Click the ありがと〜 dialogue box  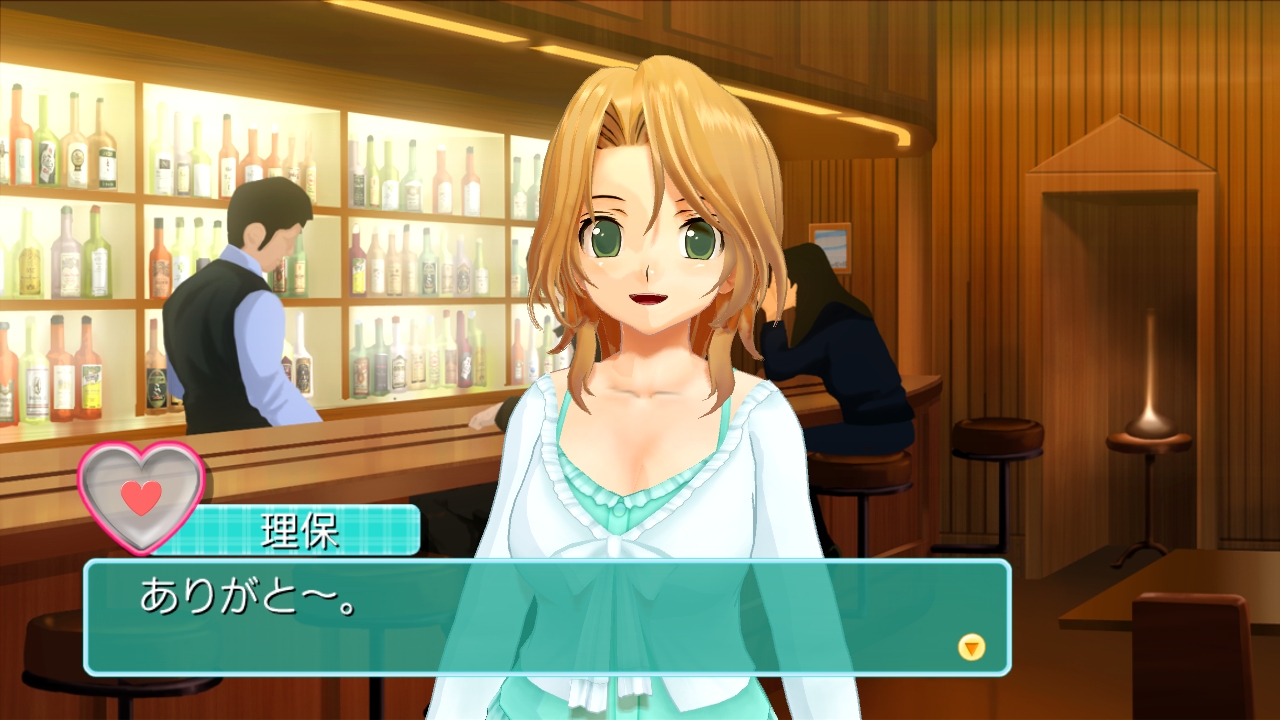pyautogui.click(x=546, y=616)
